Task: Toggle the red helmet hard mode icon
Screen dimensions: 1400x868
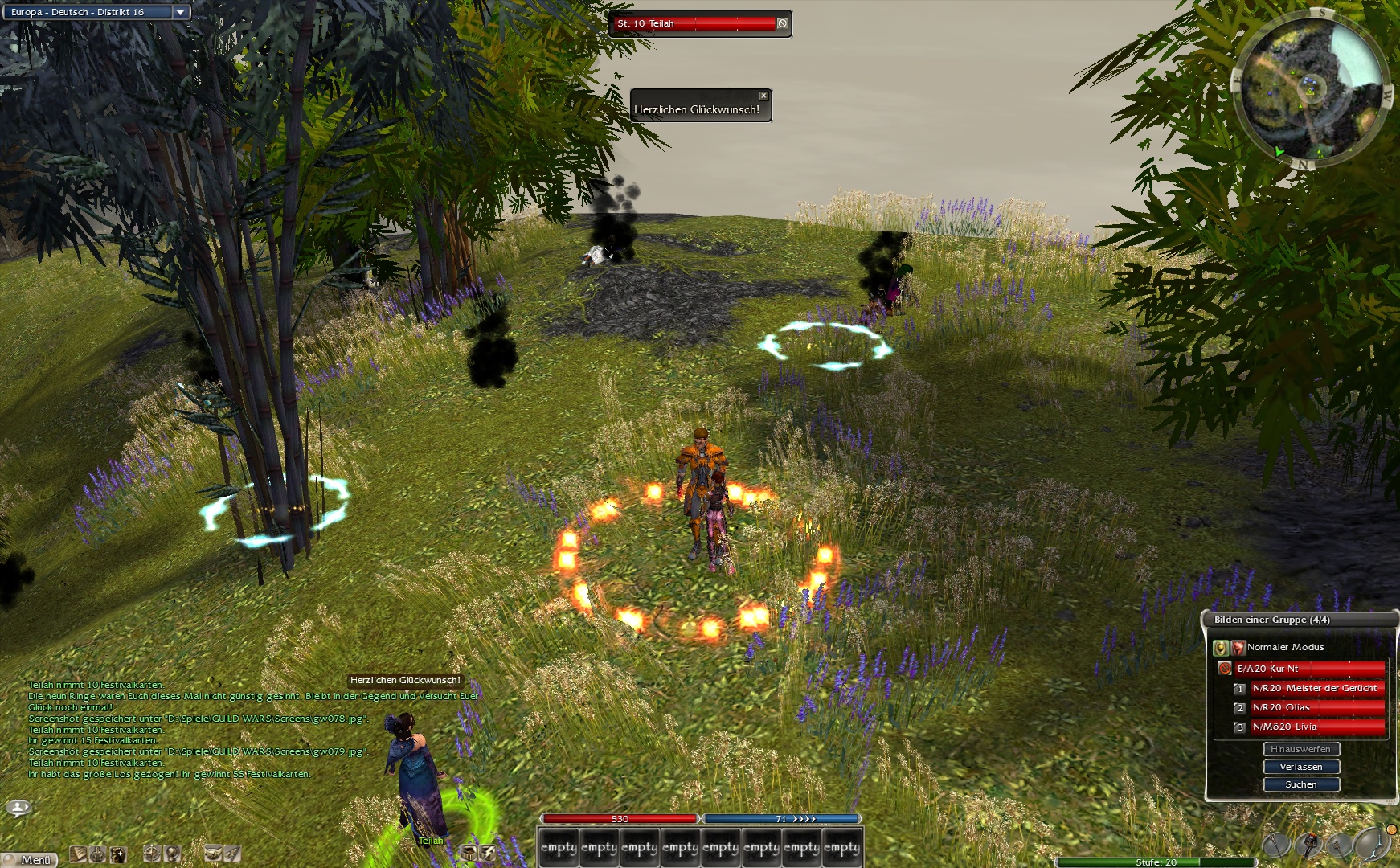Action: point(1238,647)
